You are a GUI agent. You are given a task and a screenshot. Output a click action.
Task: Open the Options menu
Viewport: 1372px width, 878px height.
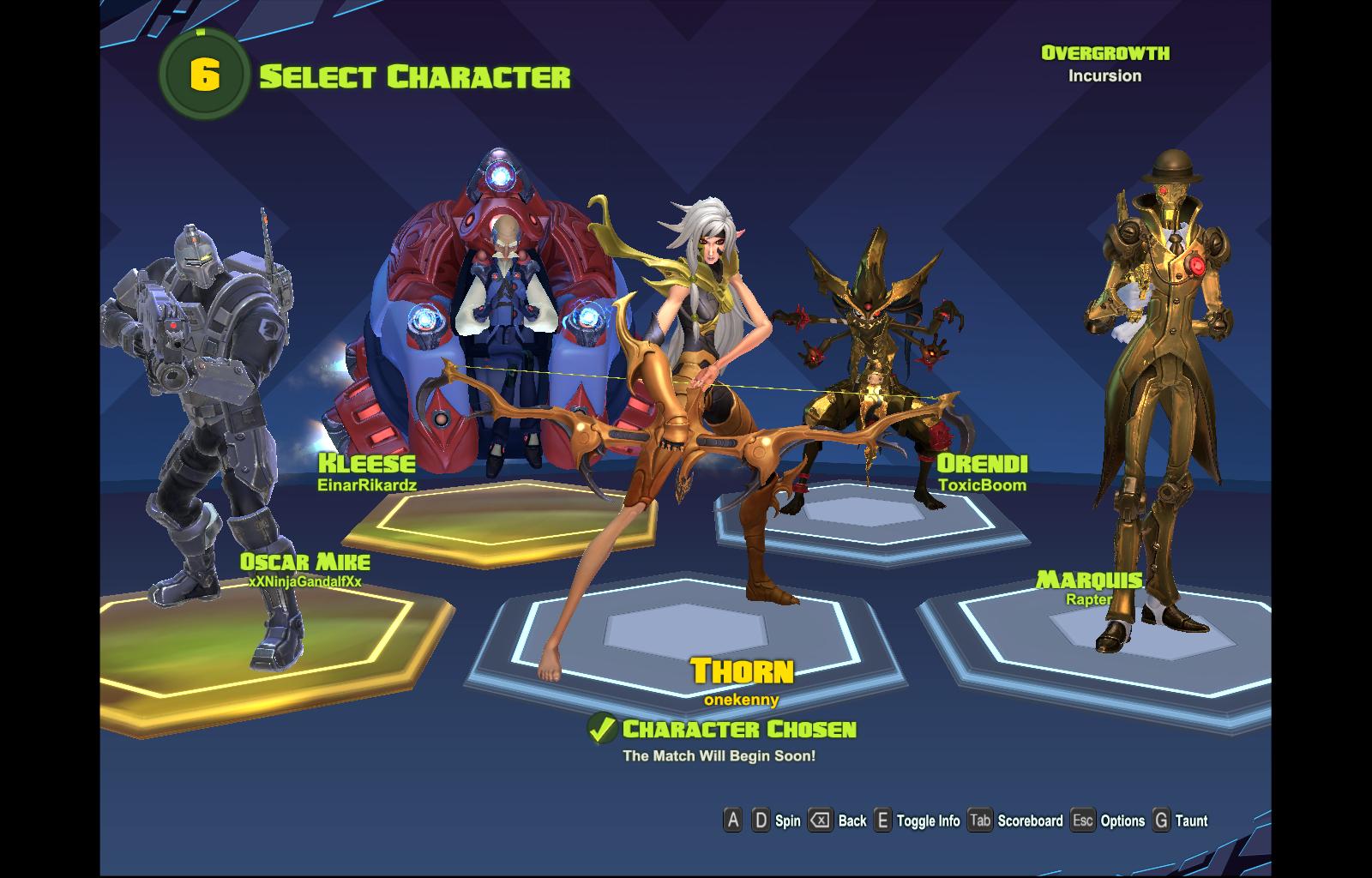pyautogui.click(x=1108, y=821)
